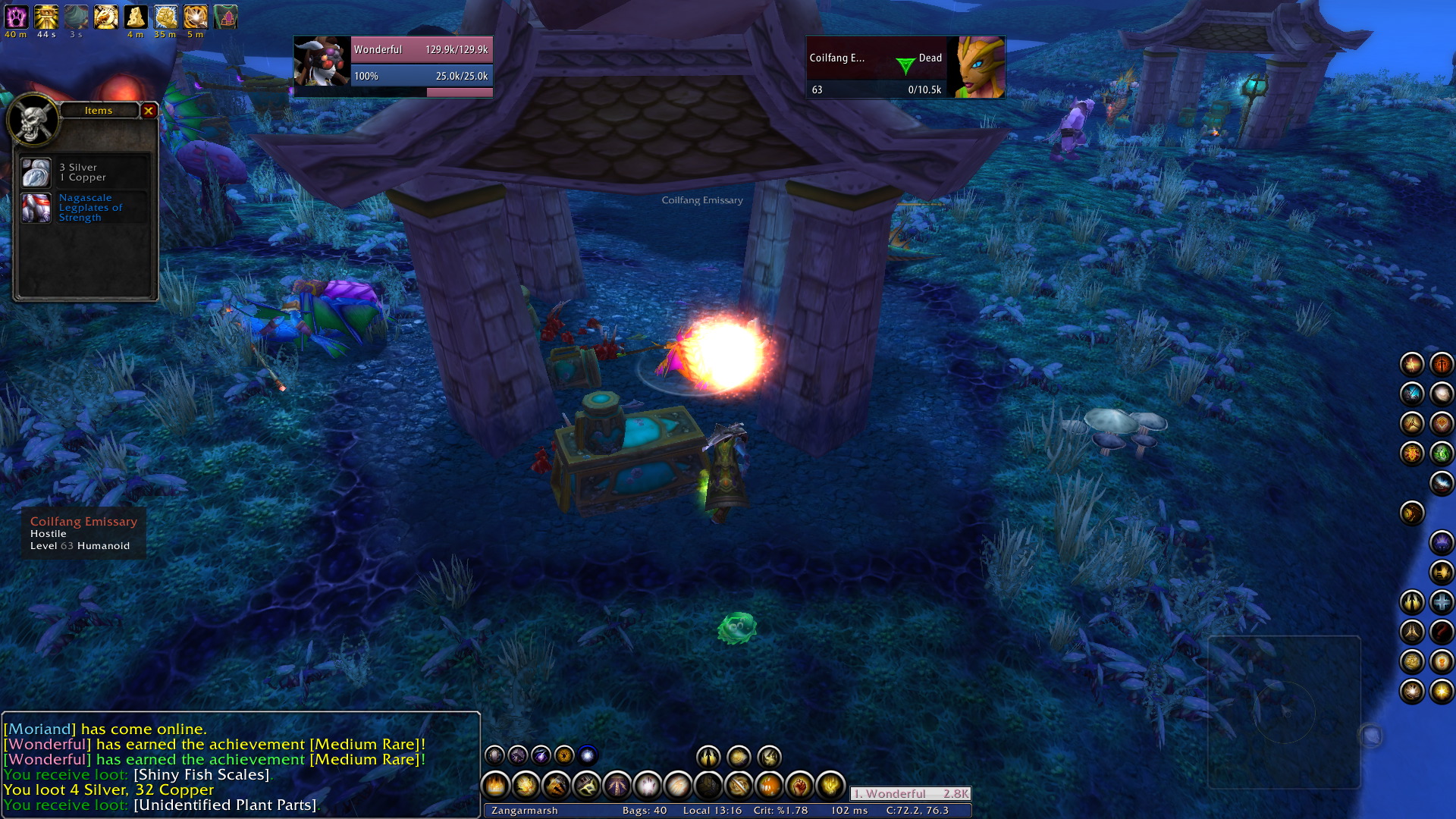Click the Wonderful damage meter bar
The width and height of the screenshot is (1456, 819).
coord(910,794)
